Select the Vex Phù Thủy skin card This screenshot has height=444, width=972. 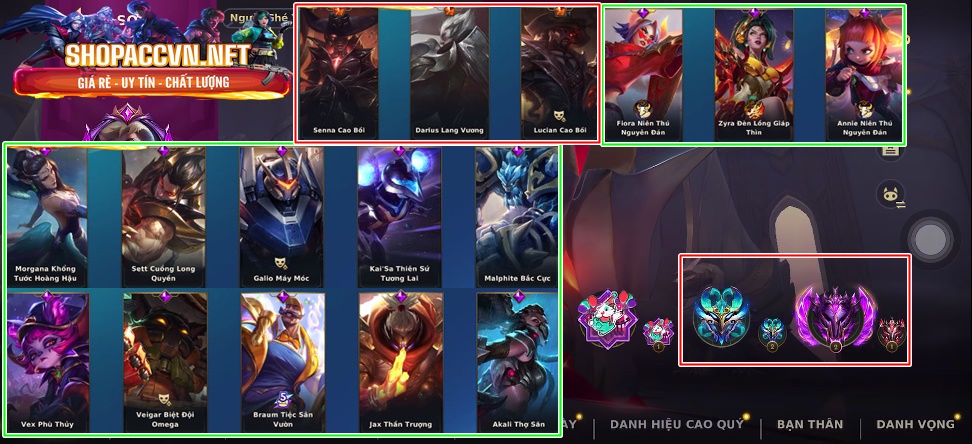(47, 362)
